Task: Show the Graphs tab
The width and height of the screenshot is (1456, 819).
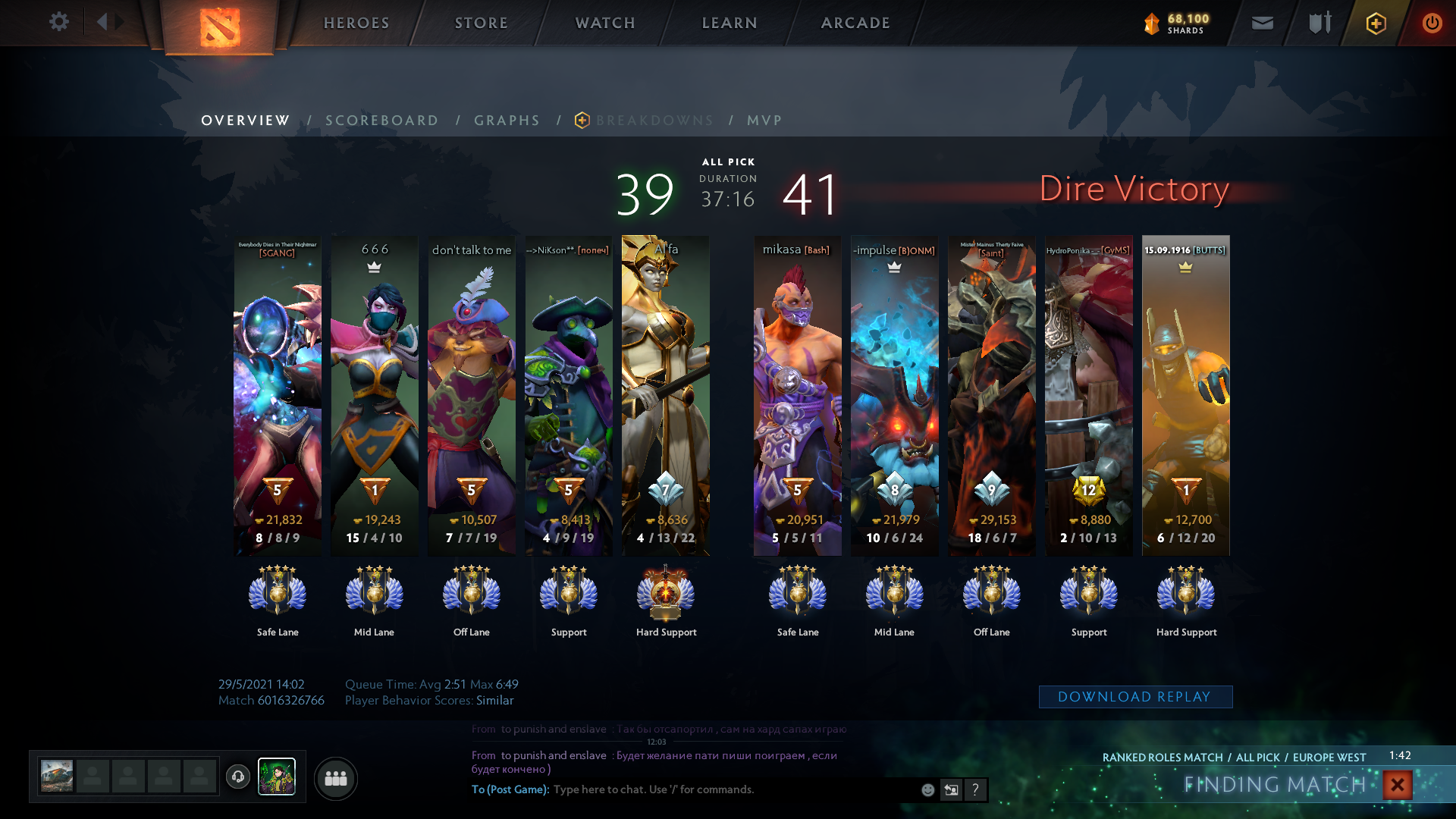Action: (507, 121)
